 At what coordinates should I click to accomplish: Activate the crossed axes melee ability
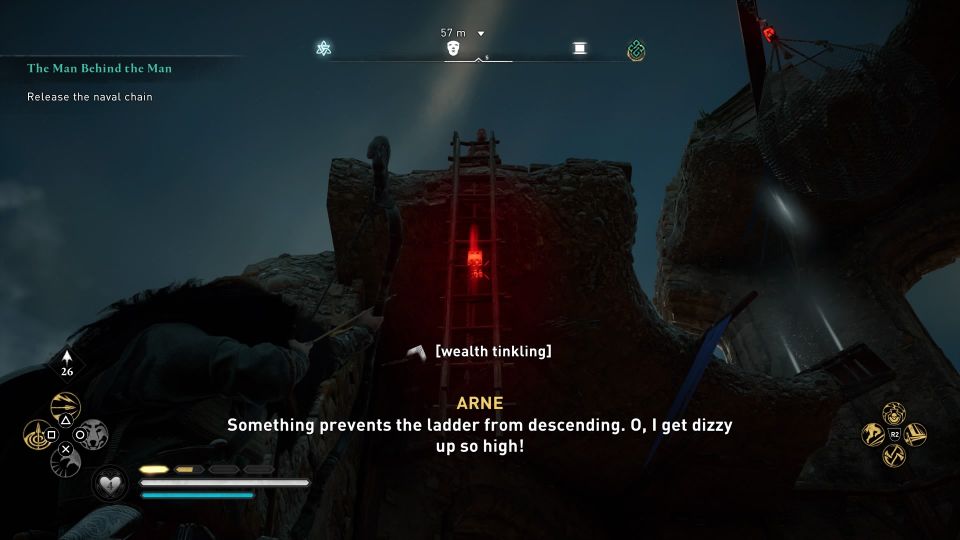(894, 457)
